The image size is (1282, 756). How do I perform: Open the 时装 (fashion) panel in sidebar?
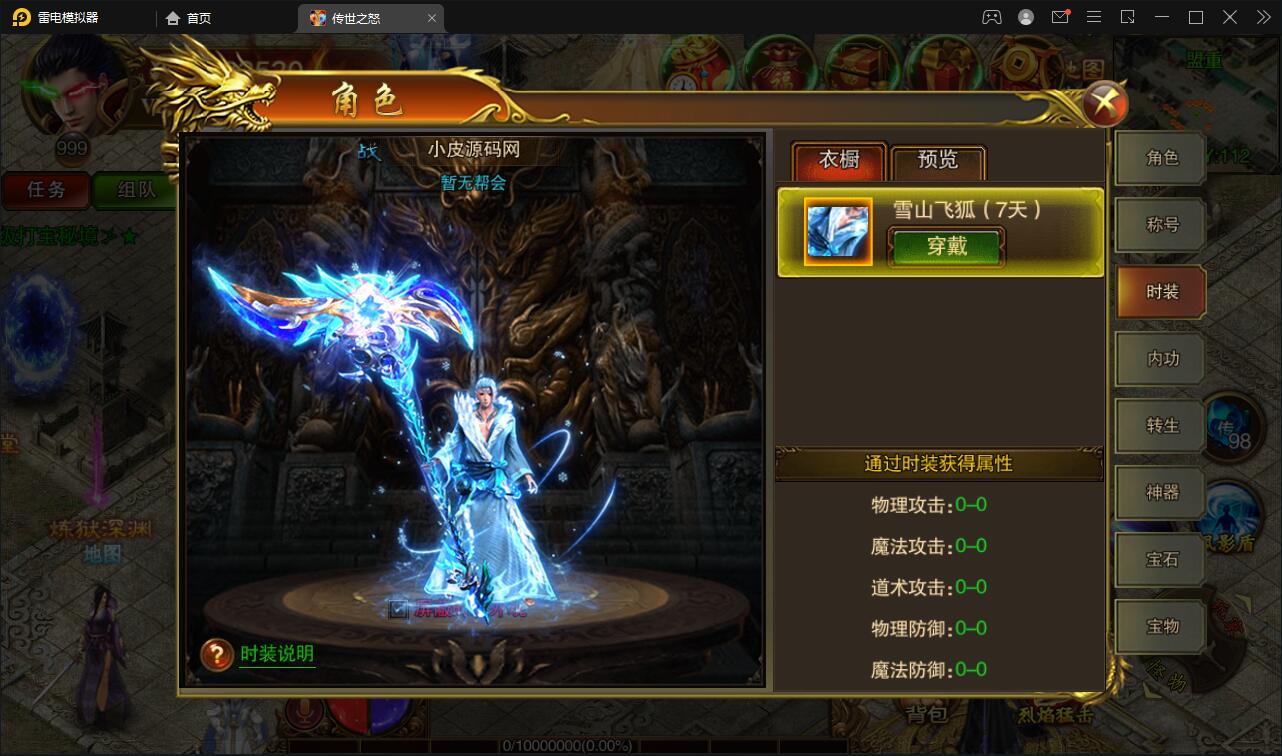(1159, 291)
